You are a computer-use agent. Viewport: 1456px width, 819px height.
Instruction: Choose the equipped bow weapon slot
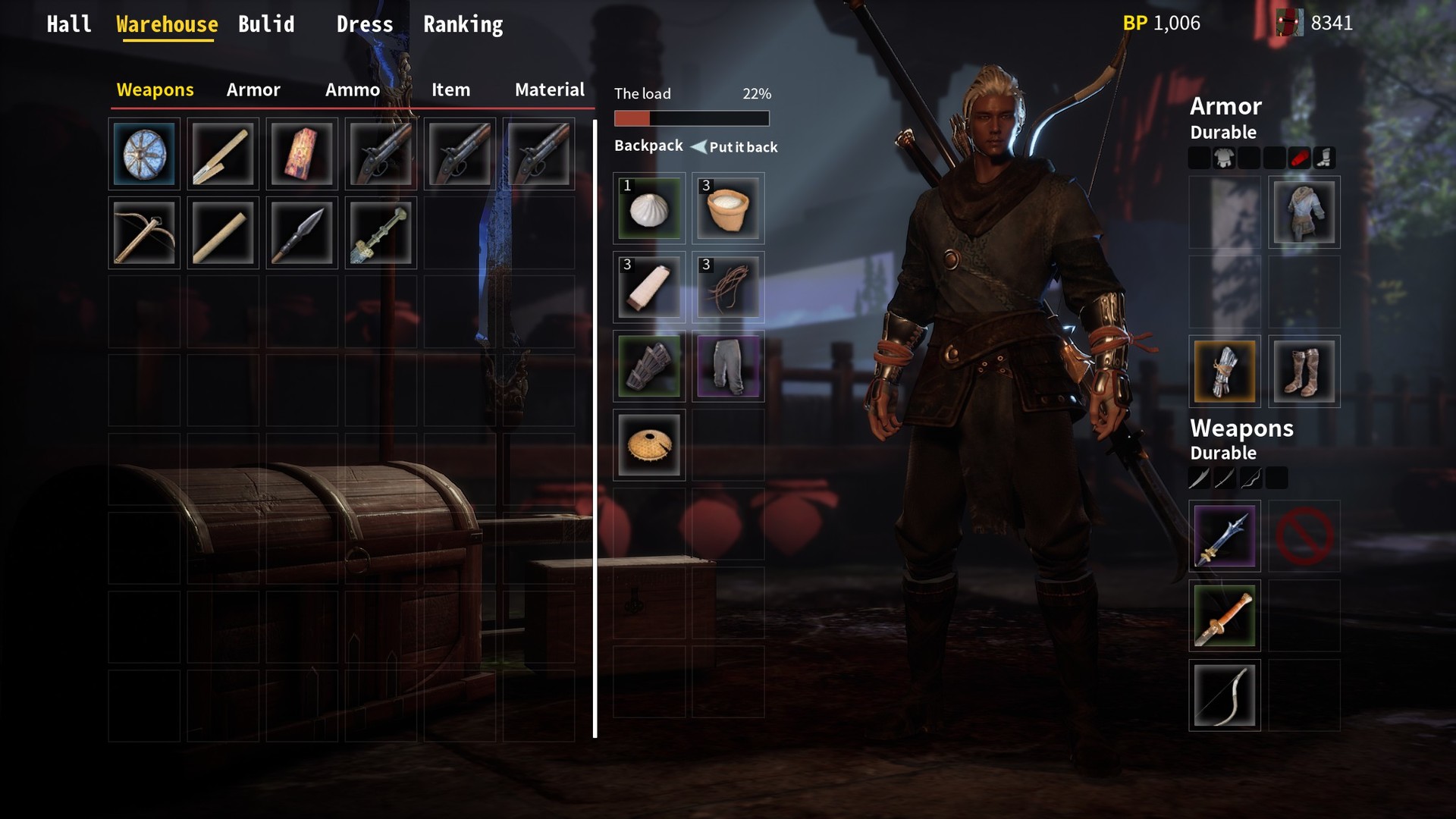(1225, 695)
